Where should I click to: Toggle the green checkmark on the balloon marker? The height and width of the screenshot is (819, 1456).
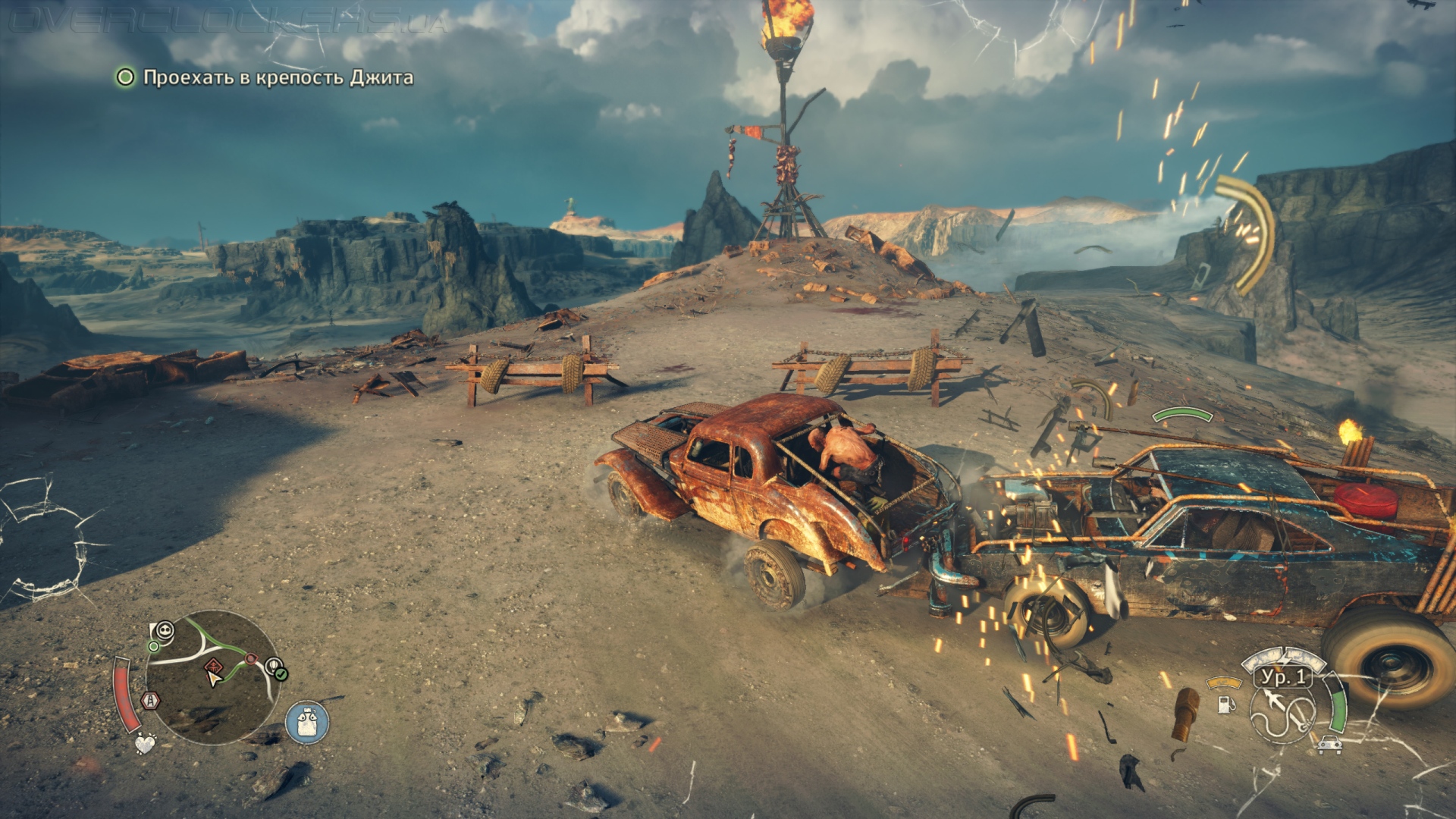click(281, 674)
